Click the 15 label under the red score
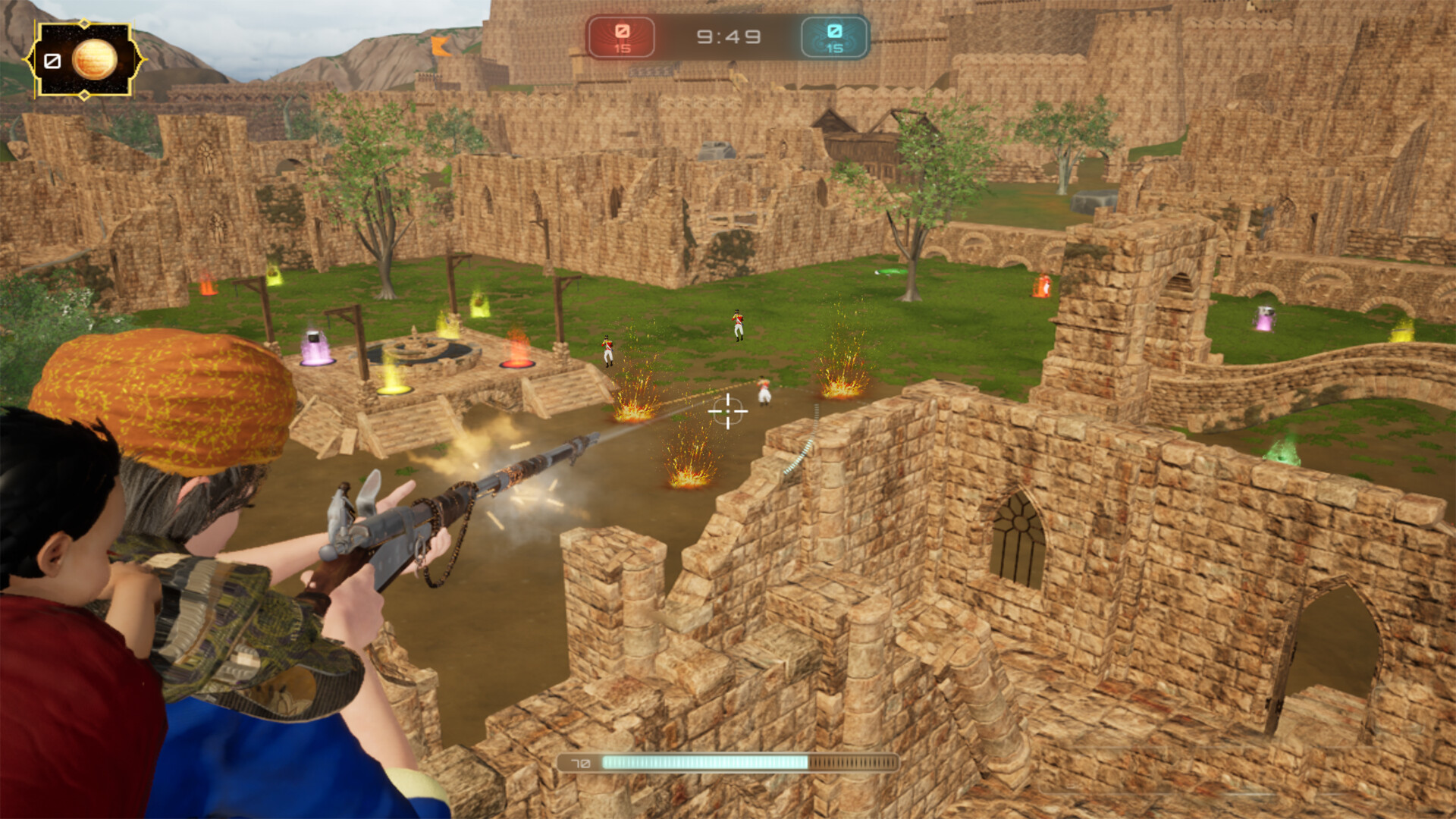Screen dimensions: 1456x819 [x=623, y=47]
